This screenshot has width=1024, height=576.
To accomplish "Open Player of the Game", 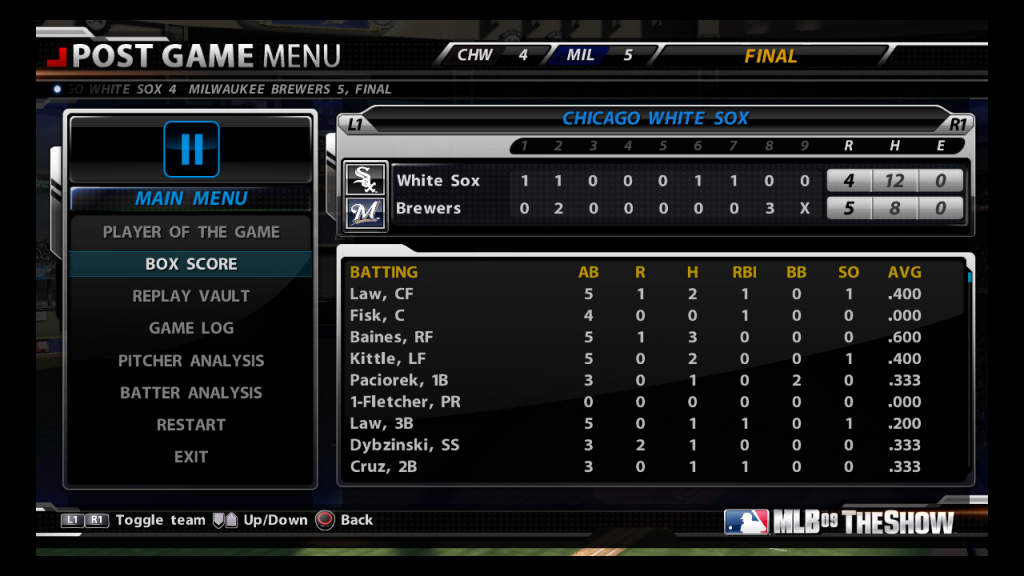I will (x=191, y=232).
